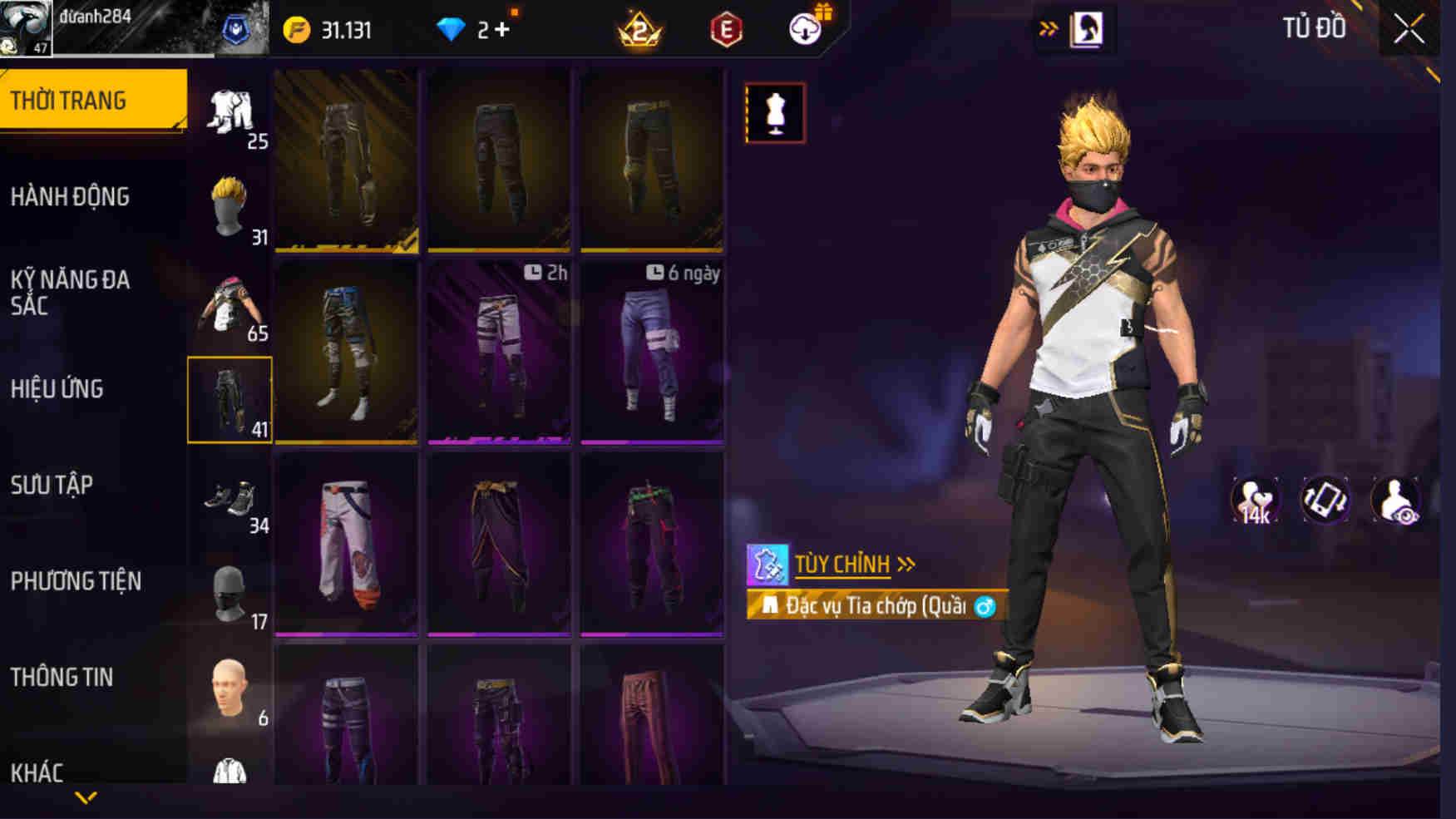The image size is (1456, 819).
Task: Collapse the panel using top-right double arrows
Action: [1051, 26]
